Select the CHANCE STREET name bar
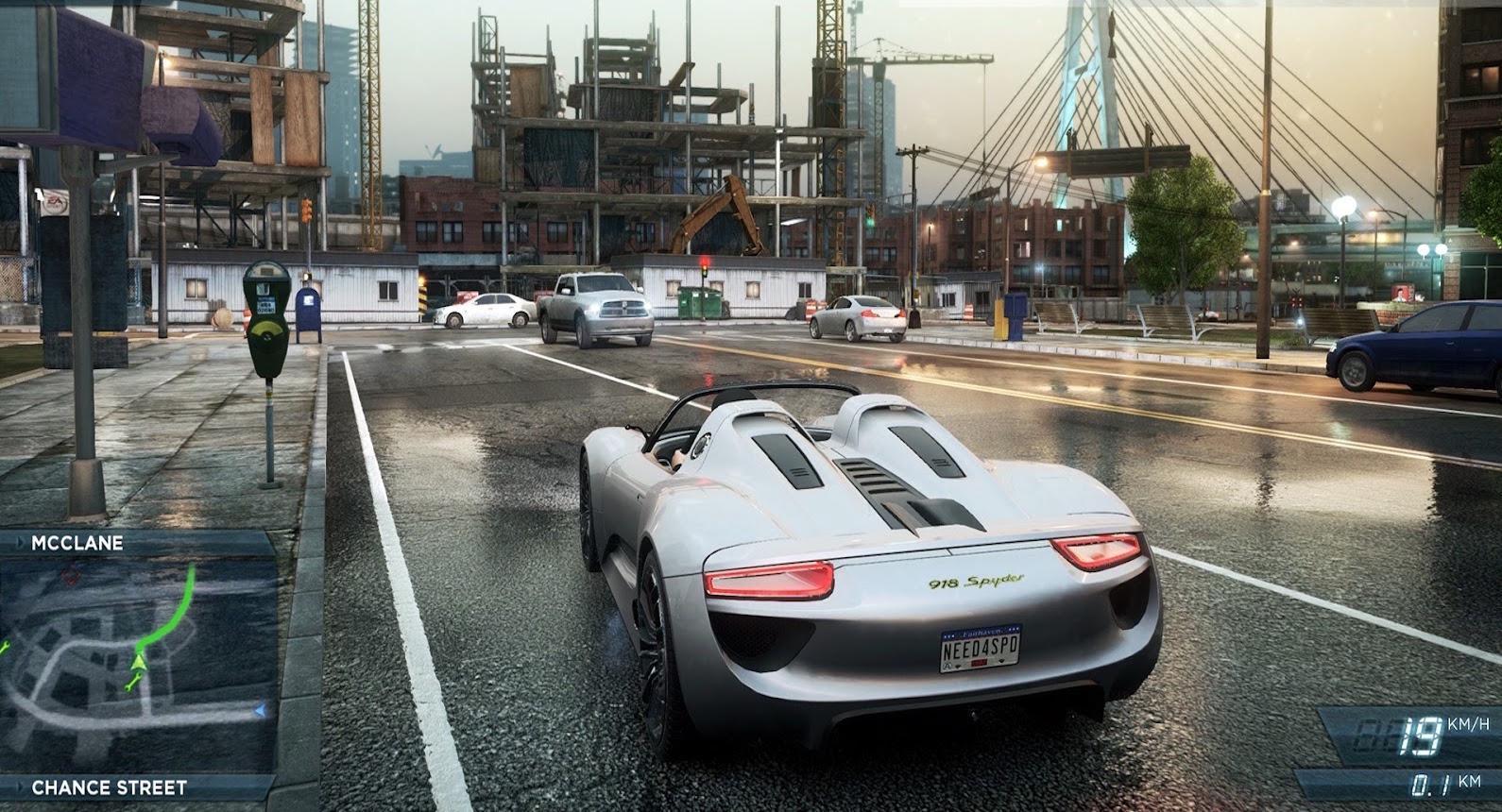Screen dimensions: 1502x812 click(109, 784)
